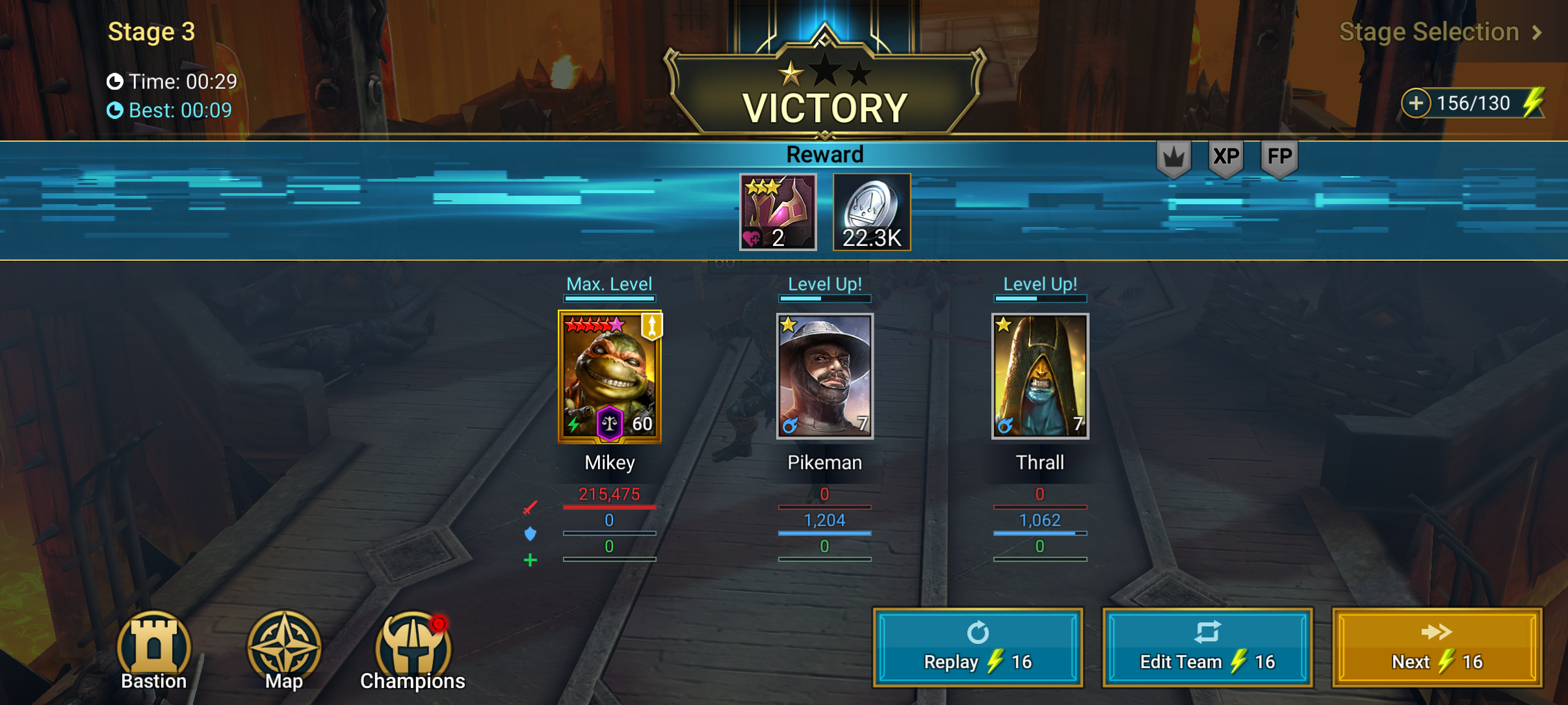Open the Map
Screen dimensions: 1568x705
click(x=284, y=650)
